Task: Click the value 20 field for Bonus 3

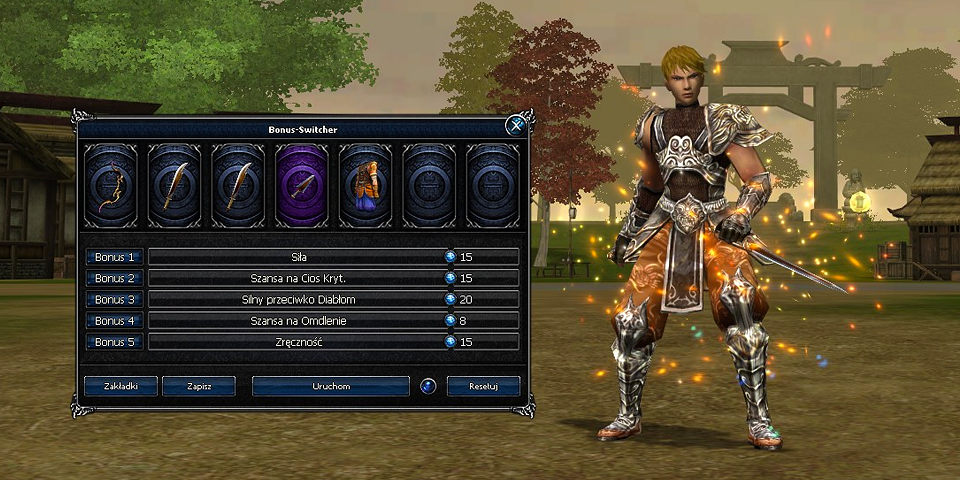Action: pos(486,299)
